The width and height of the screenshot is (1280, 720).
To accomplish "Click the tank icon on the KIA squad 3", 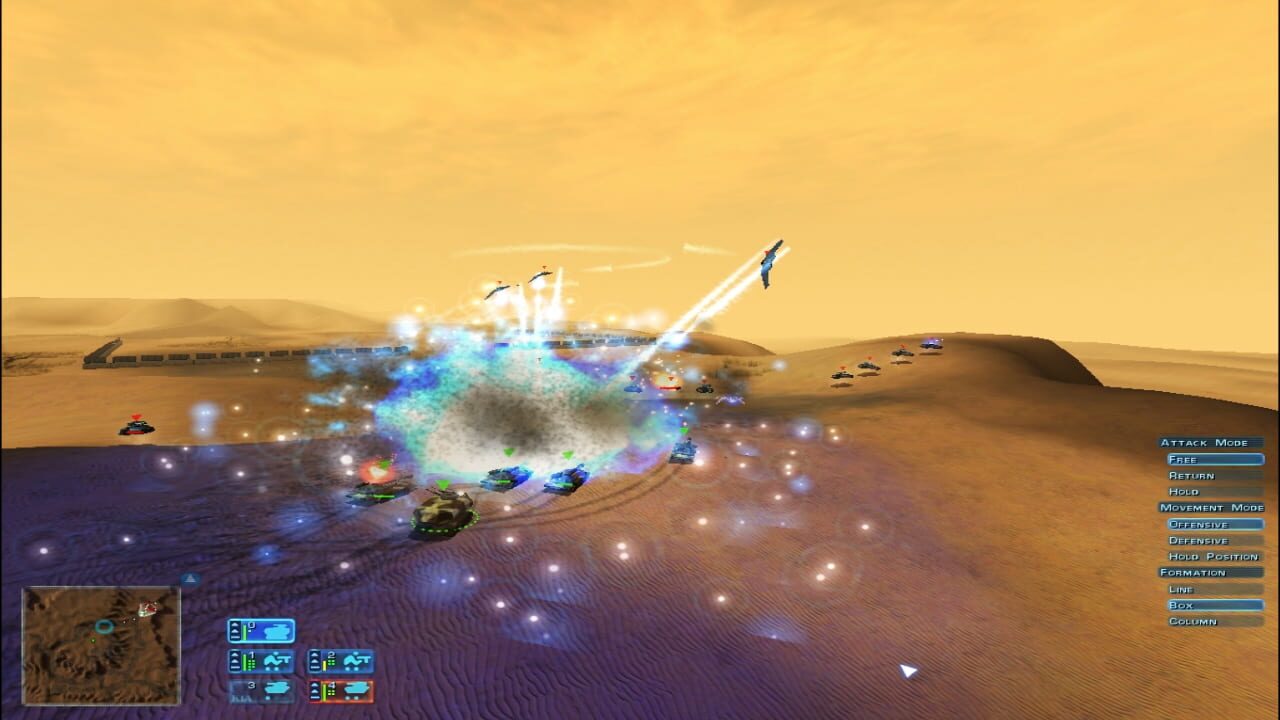I will click(x=277, y=689).
